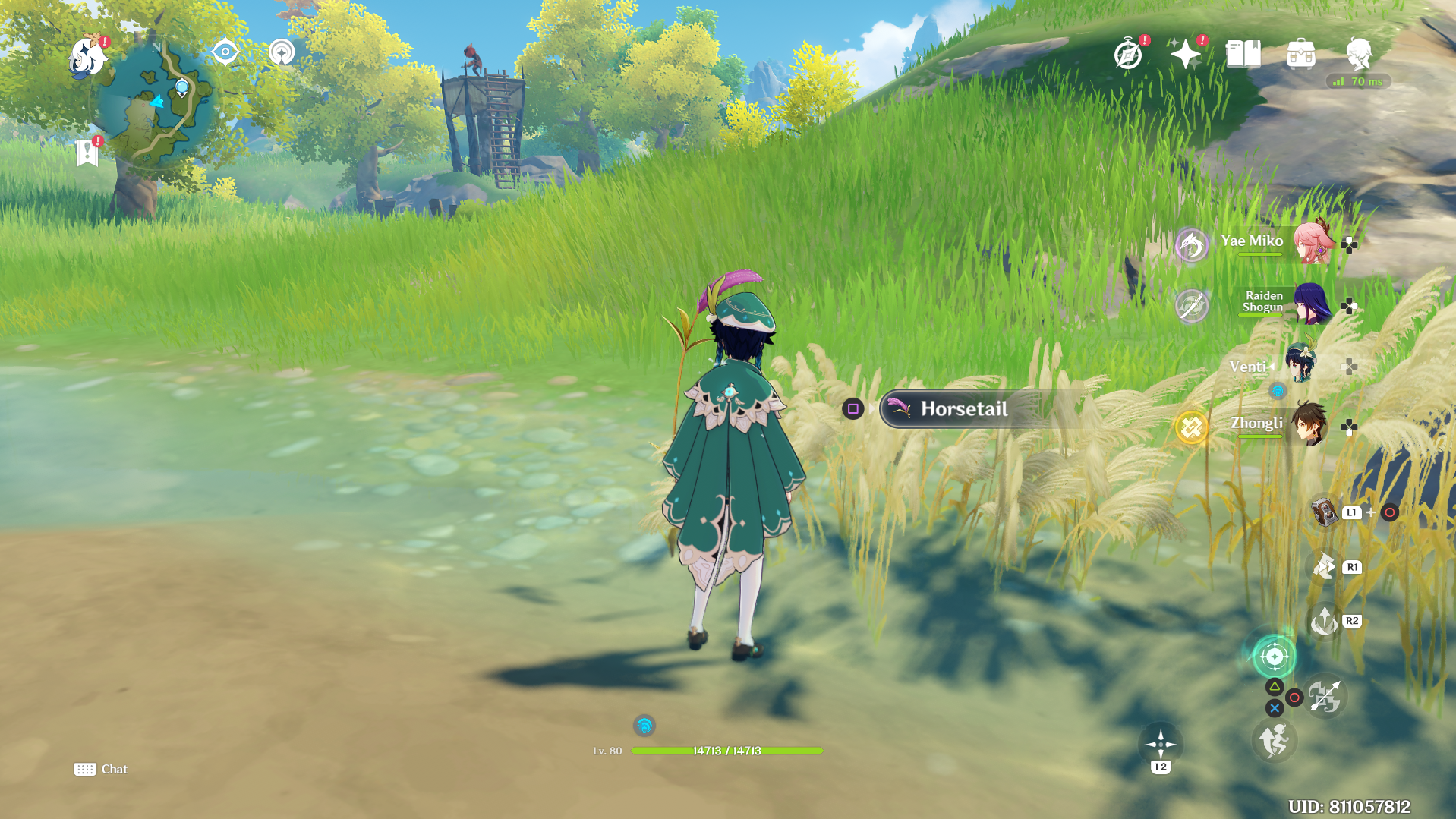Image resolution: width=1456 pixels, height=819 pixels.
Task: Switch to Yae Miko
Action: click(x=1312, y=243)
